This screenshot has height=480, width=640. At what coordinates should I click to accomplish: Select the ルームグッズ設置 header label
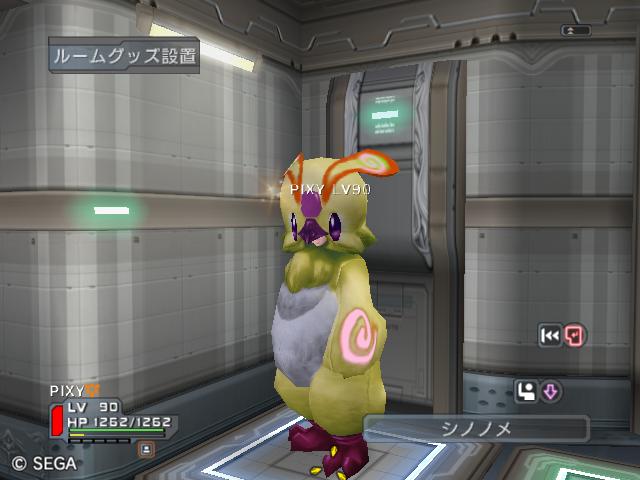pyautogui.click(x=124, y=55)
